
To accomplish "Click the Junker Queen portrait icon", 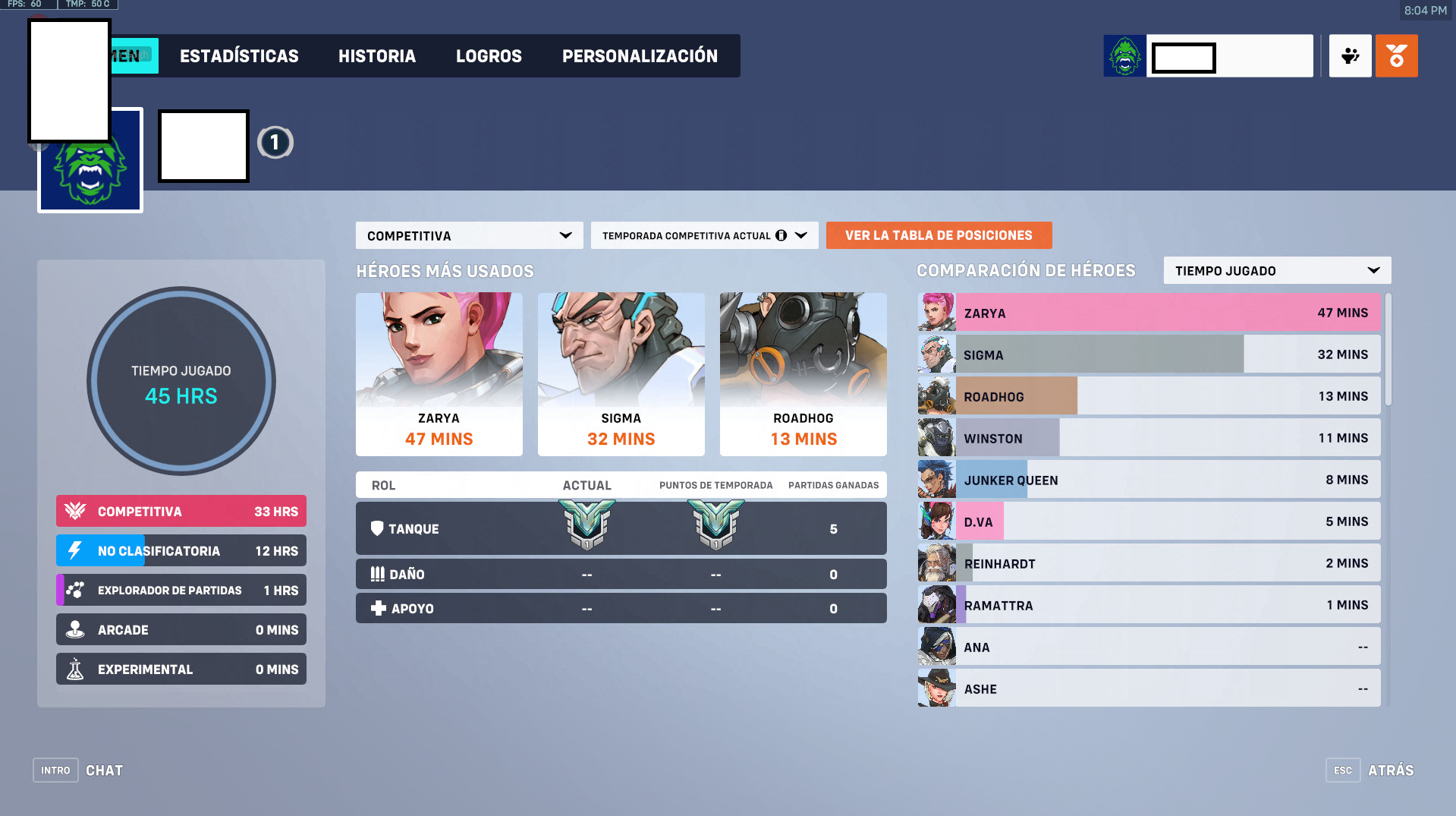I will [x=936, y=479].
